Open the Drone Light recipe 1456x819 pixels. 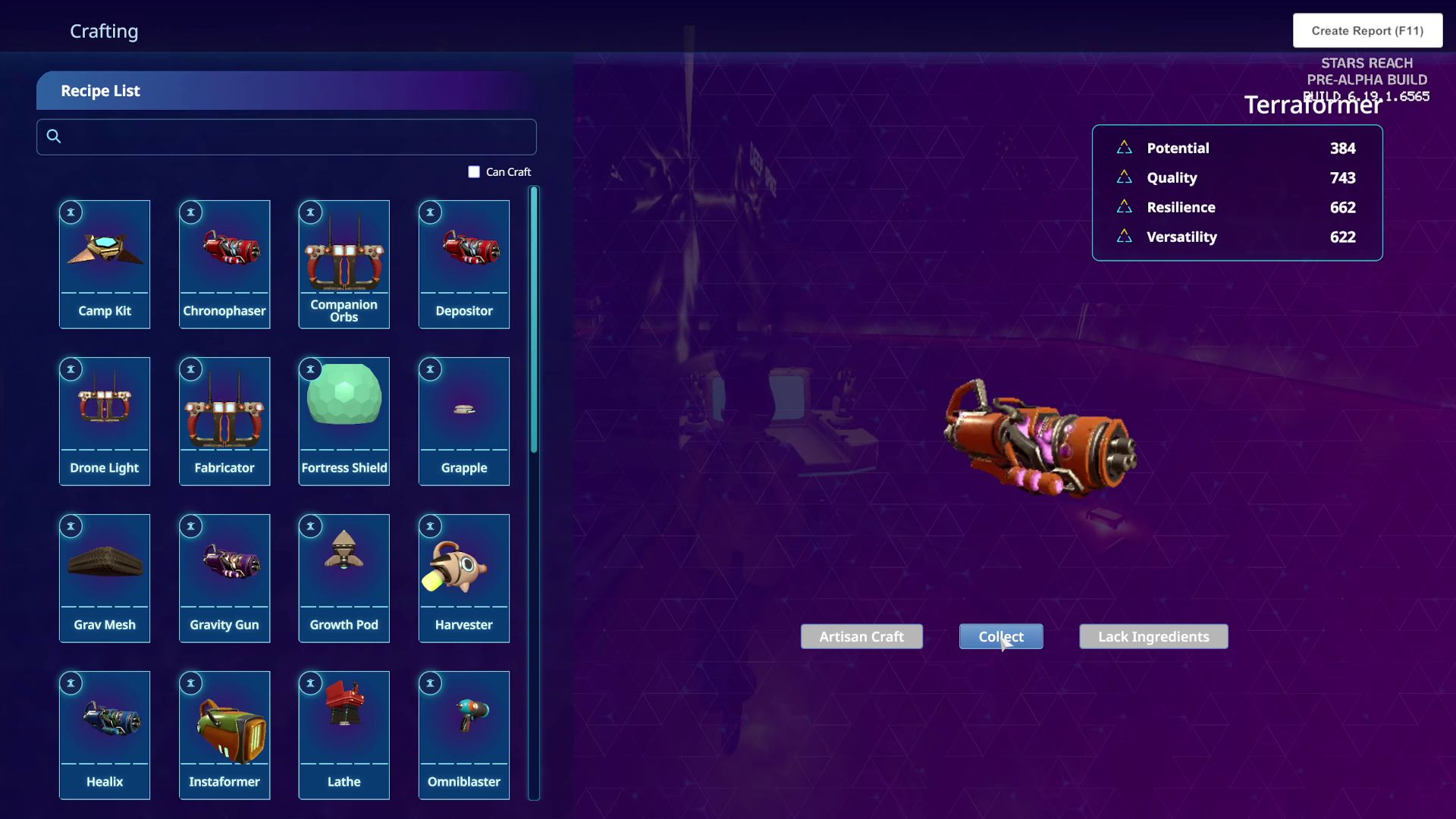coord(105,421)
